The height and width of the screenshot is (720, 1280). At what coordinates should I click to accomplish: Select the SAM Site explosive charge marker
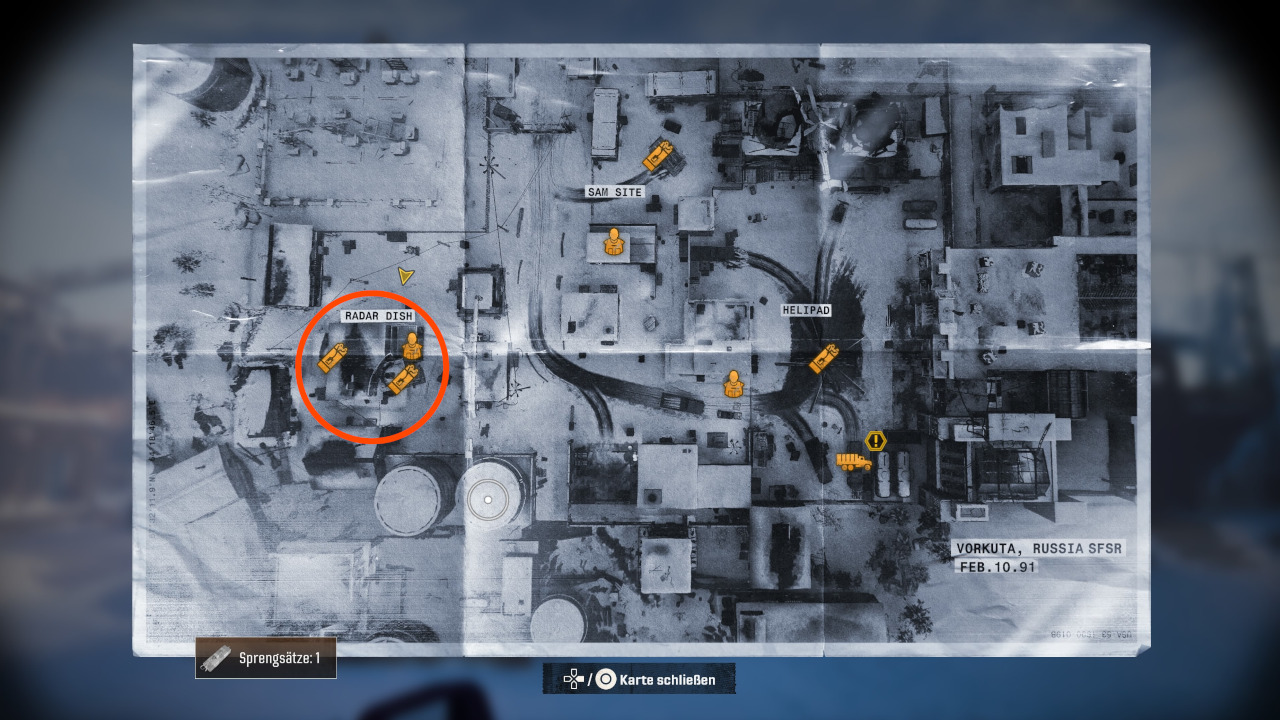[x=657, y=155]
